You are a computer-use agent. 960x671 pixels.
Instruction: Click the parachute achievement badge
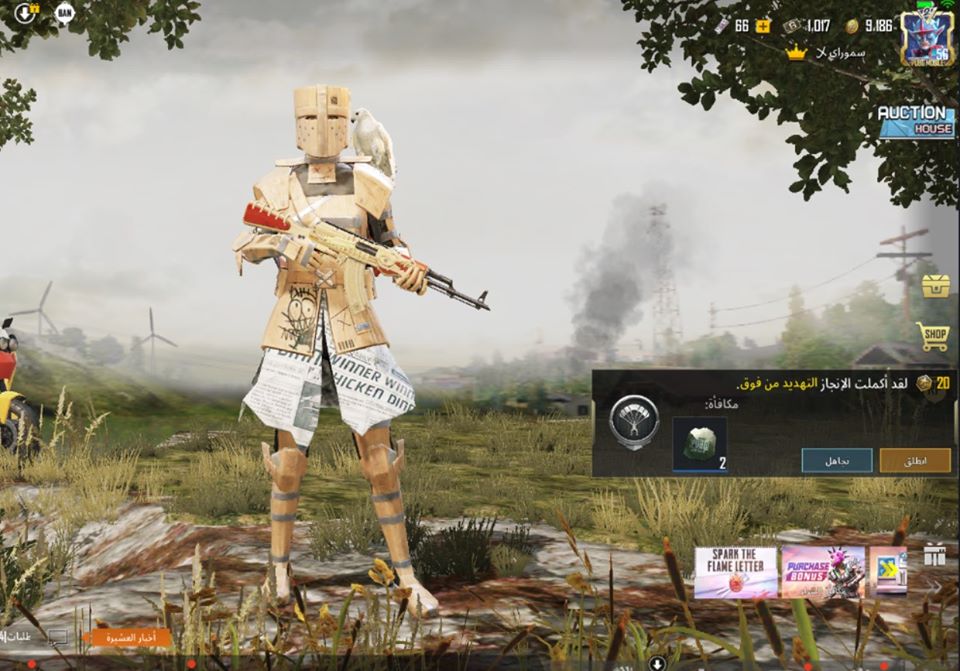coord(634,422)
